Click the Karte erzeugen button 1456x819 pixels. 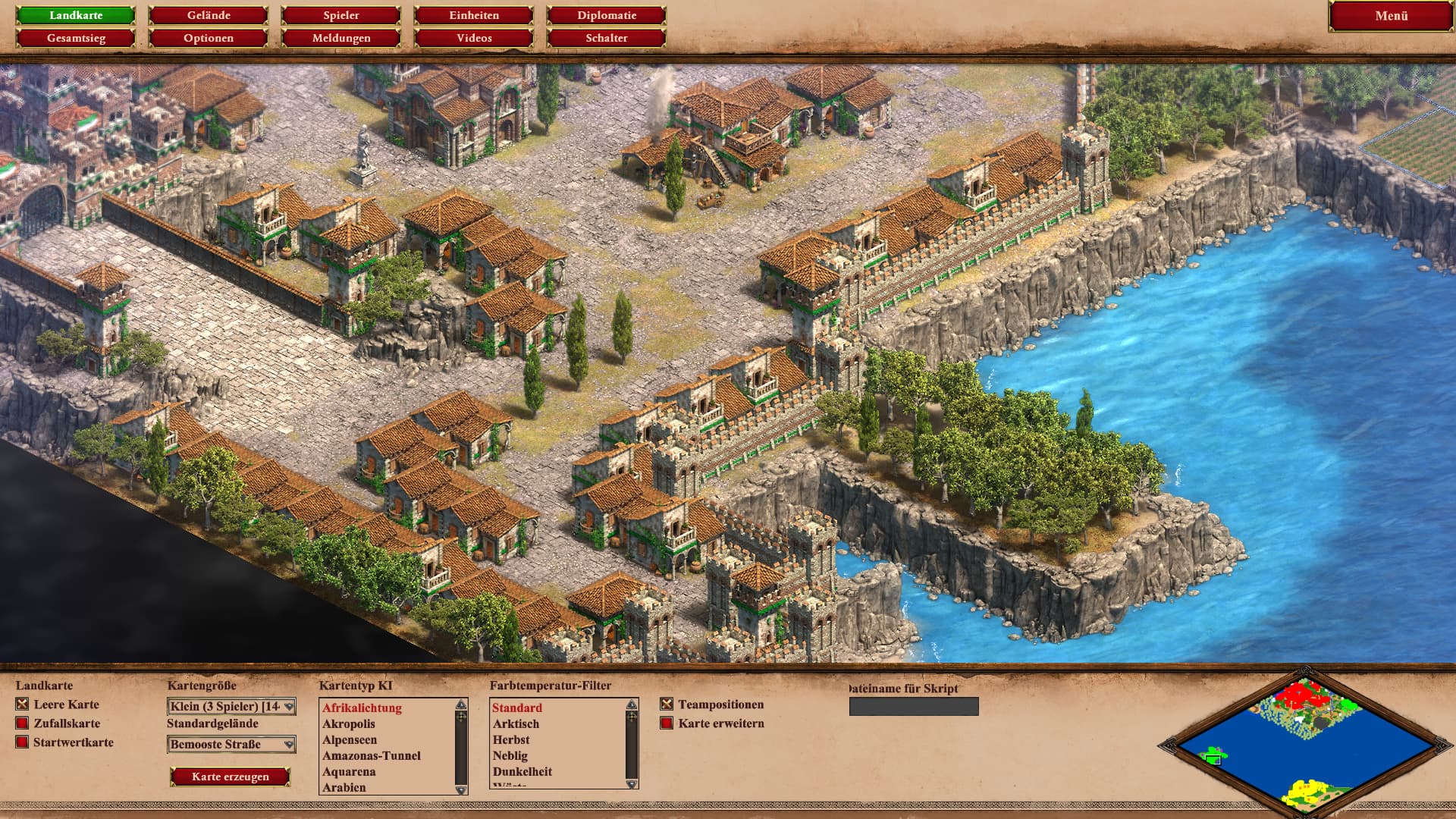coord(231,777)
